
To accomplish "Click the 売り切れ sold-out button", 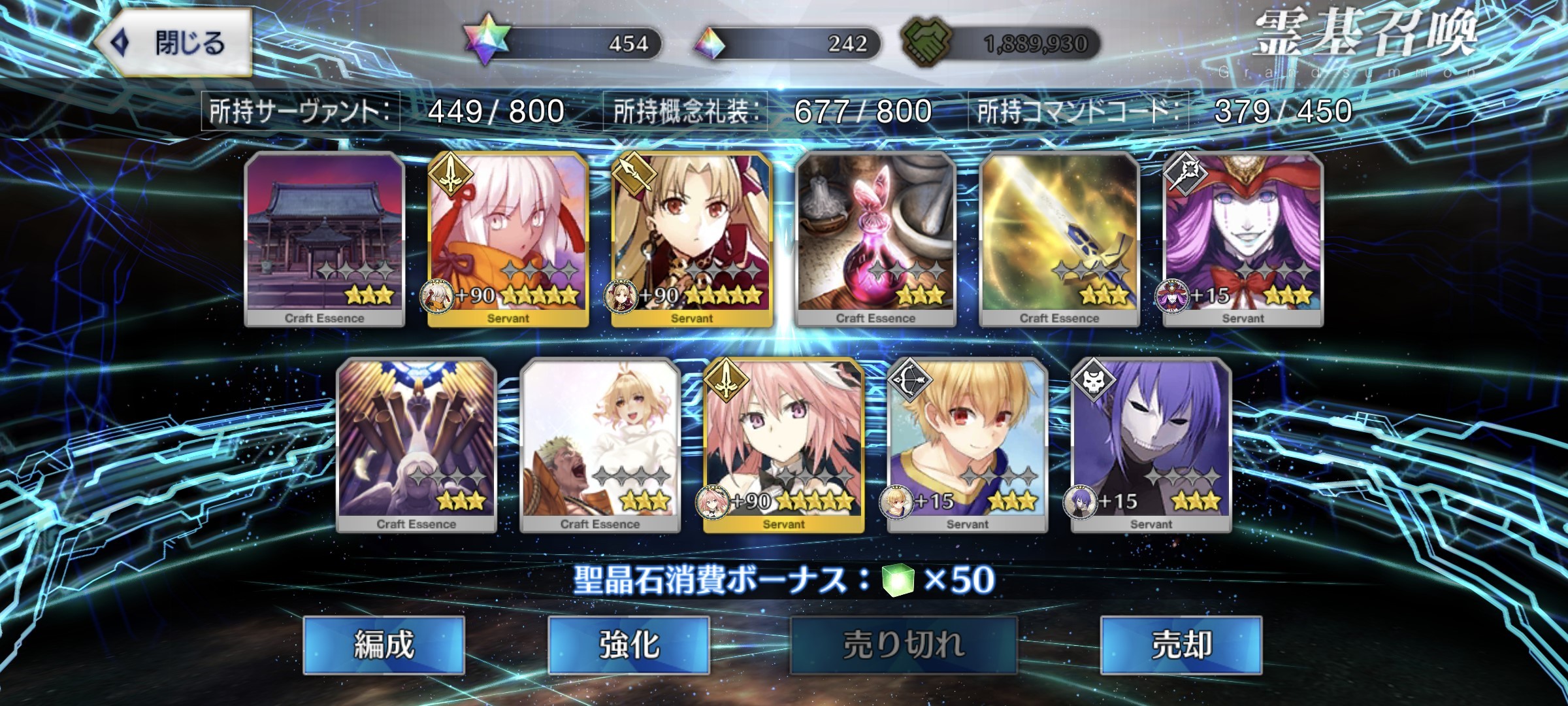I will click(x=904, y=645).
